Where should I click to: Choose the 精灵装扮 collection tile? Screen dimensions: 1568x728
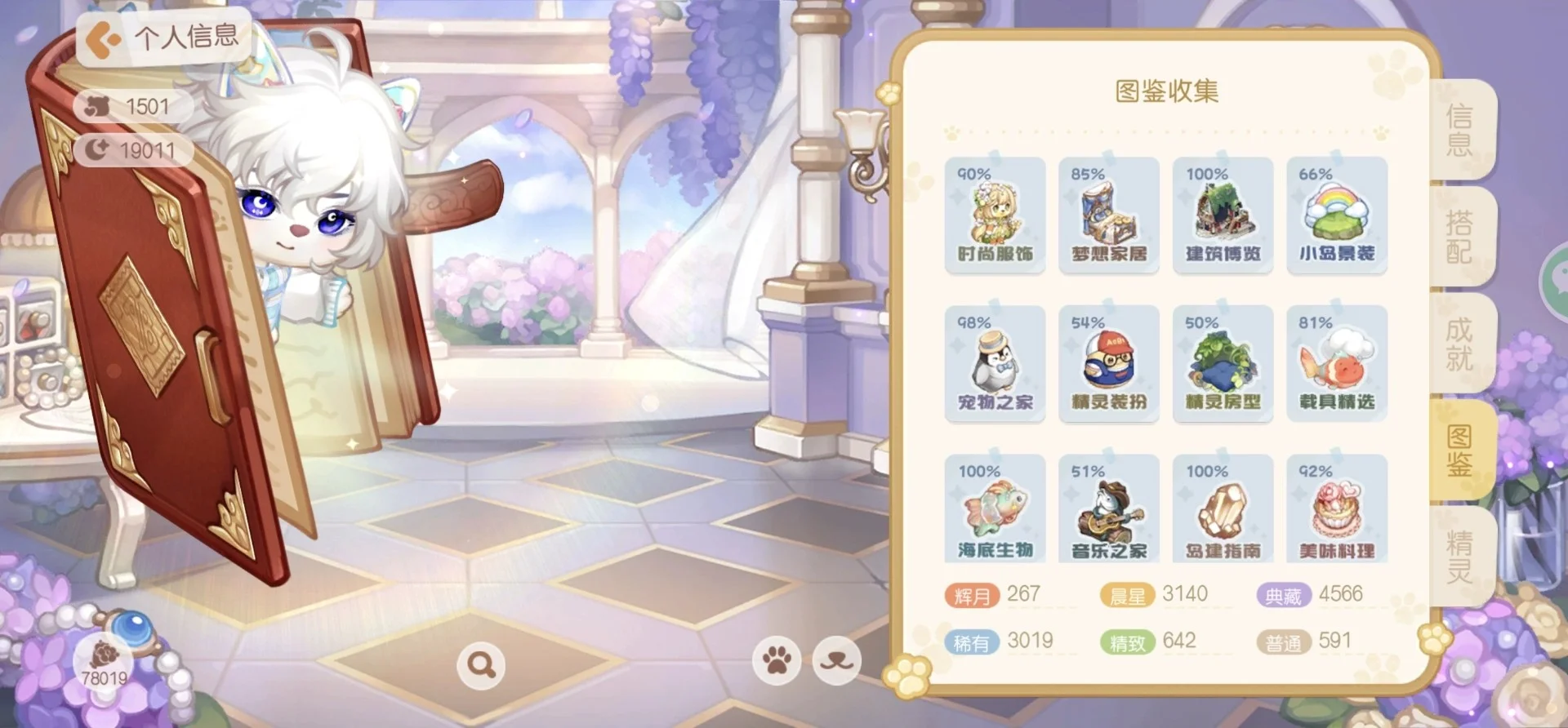[x=1108, y=364]
